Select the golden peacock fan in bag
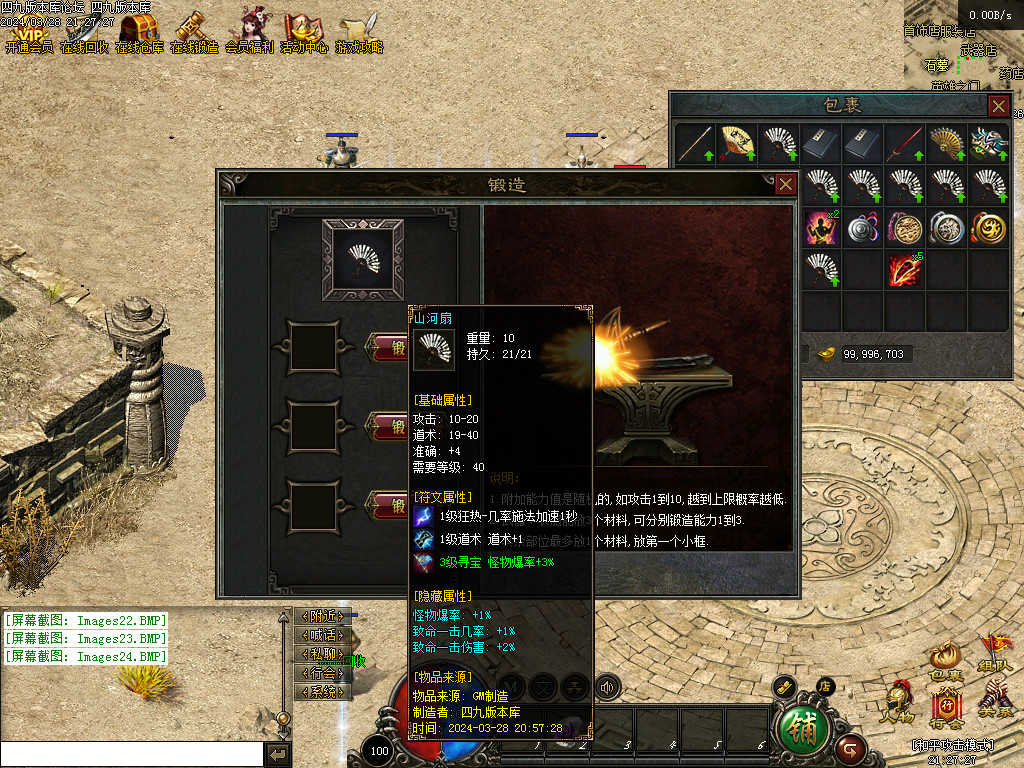The width and height of the screenshot is (1024, 768). (x=946, y=144)
